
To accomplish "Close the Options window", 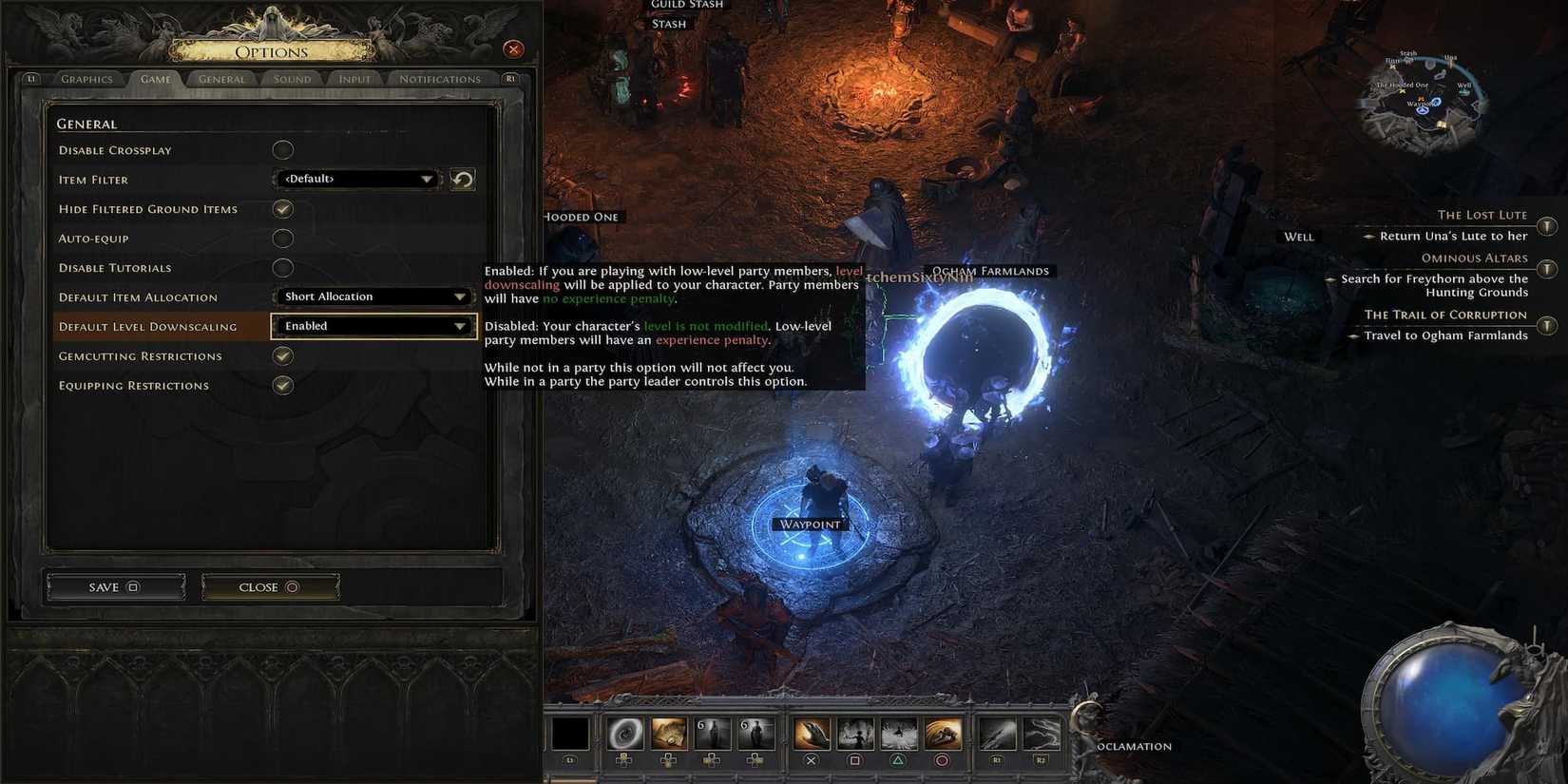I will tap(513, 48).
